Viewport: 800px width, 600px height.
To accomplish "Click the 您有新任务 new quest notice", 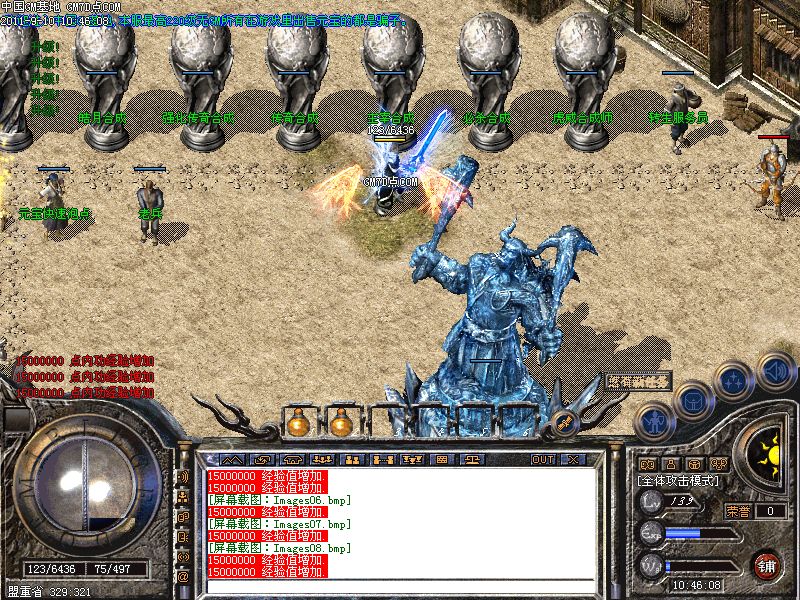I will [637, 381].
